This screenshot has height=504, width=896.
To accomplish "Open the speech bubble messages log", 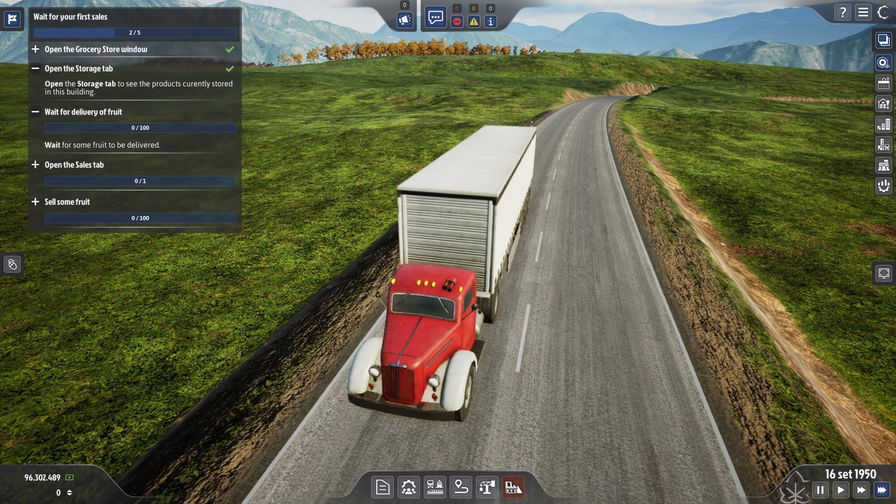I will tap(436, 18).
